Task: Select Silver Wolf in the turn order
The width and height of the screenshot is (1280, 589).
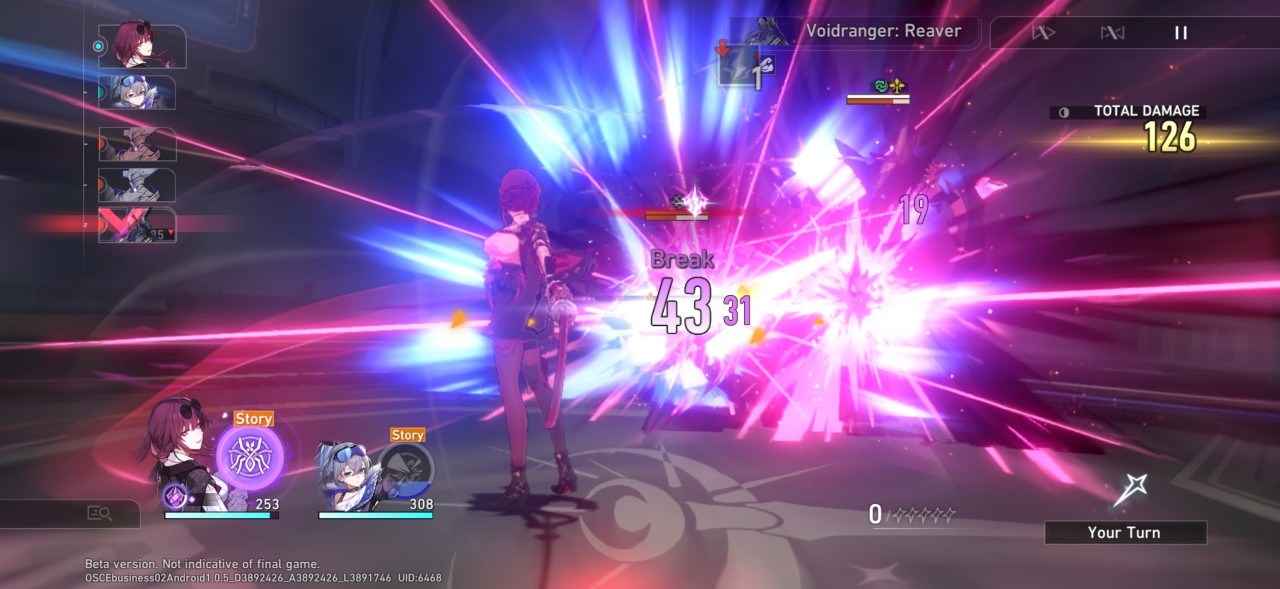Action: [x=139, y=93]
